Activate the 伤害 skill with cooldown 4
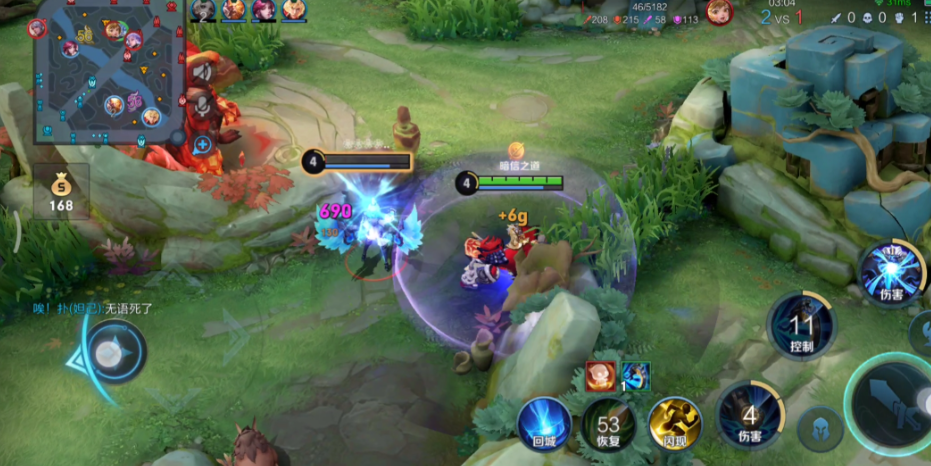This screenshot has width=931, height=466. [750, 412]
